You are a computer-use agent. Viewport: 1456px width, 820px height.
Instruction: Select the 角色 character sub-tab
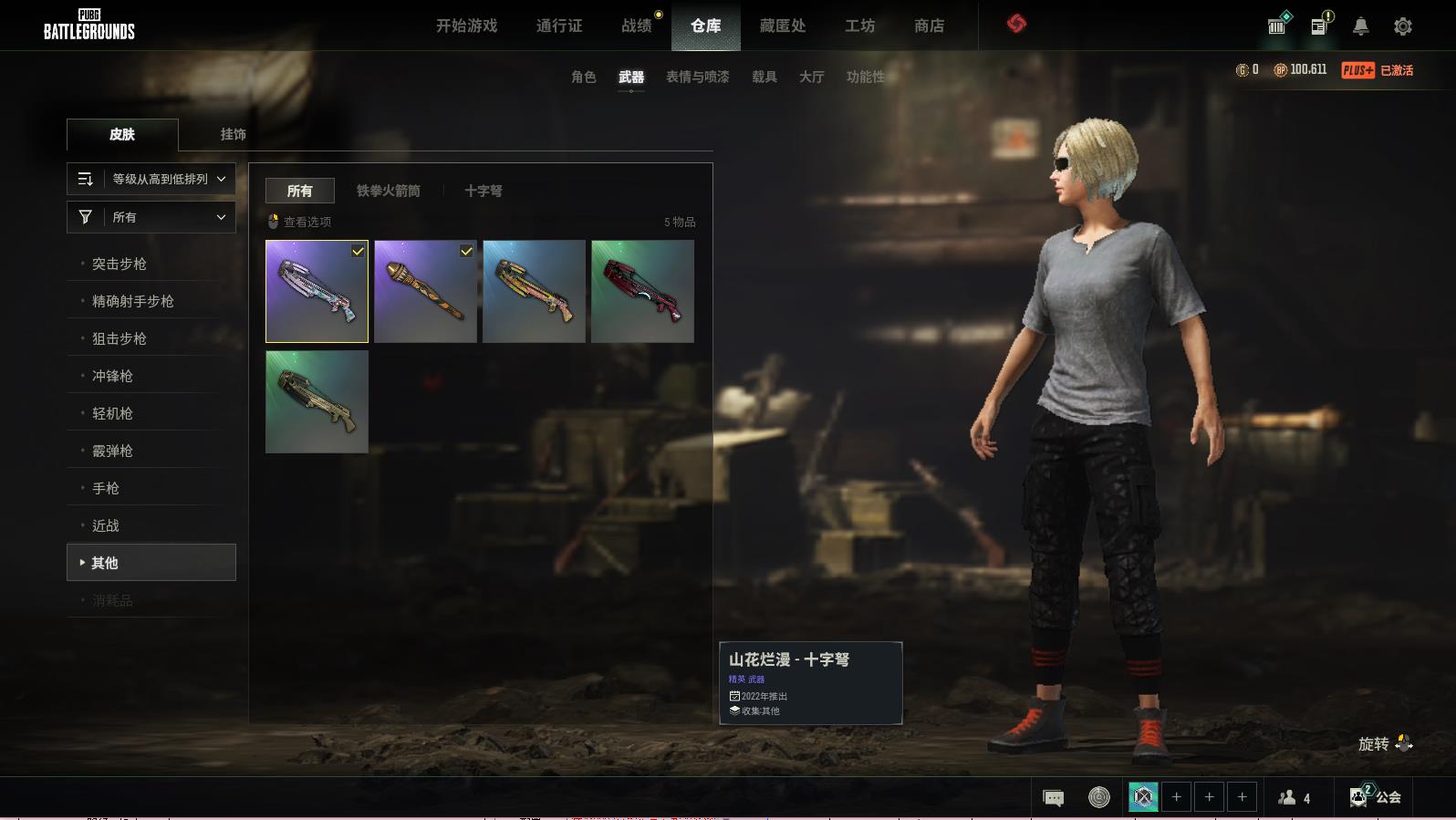(583, 77)
